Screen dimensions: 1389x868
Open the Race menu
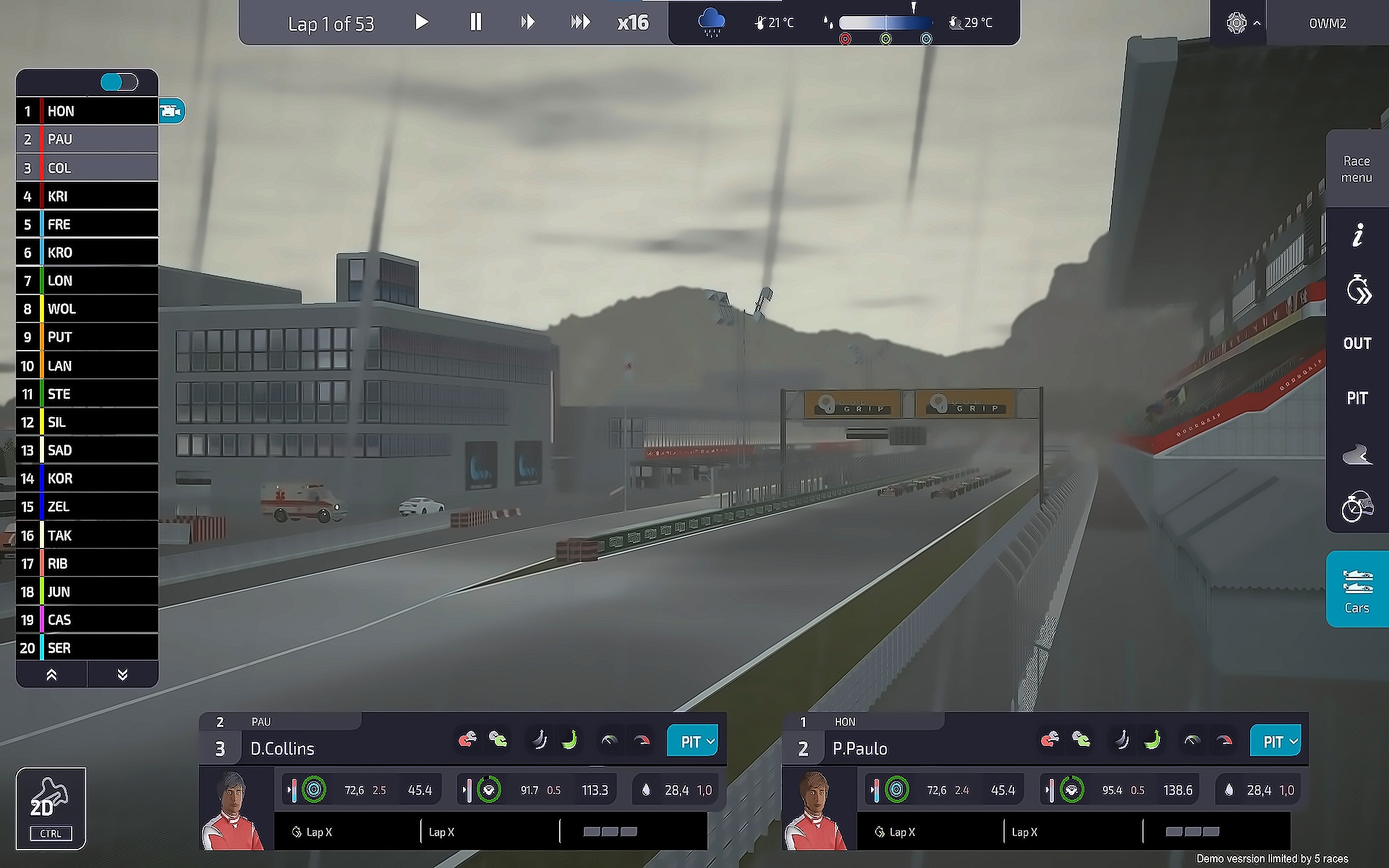[1356, 169]
